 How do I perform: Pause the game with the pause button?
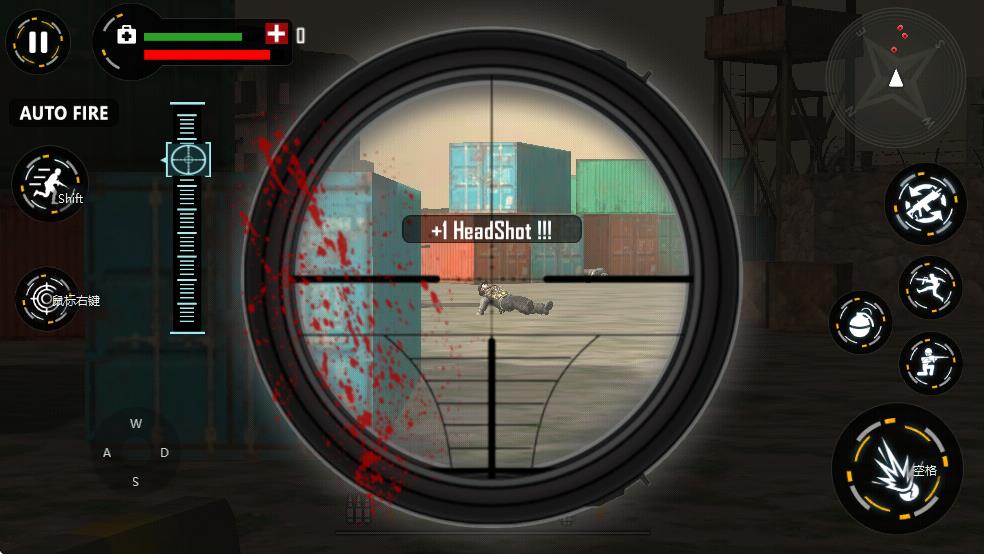click(x=38, y=42)
